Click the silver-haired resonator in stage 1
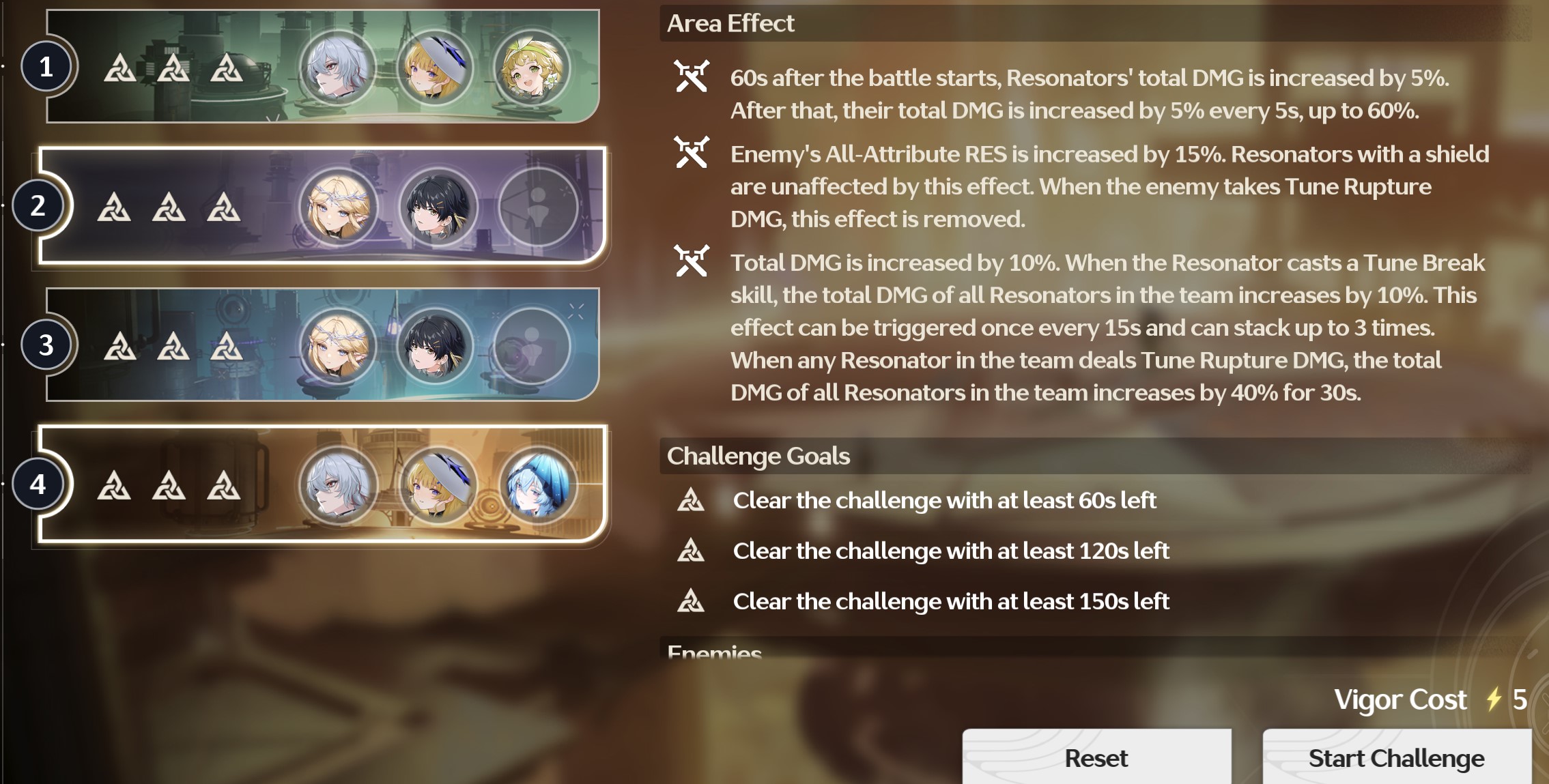Screen dimensions: 1549x784 point(337,68)
